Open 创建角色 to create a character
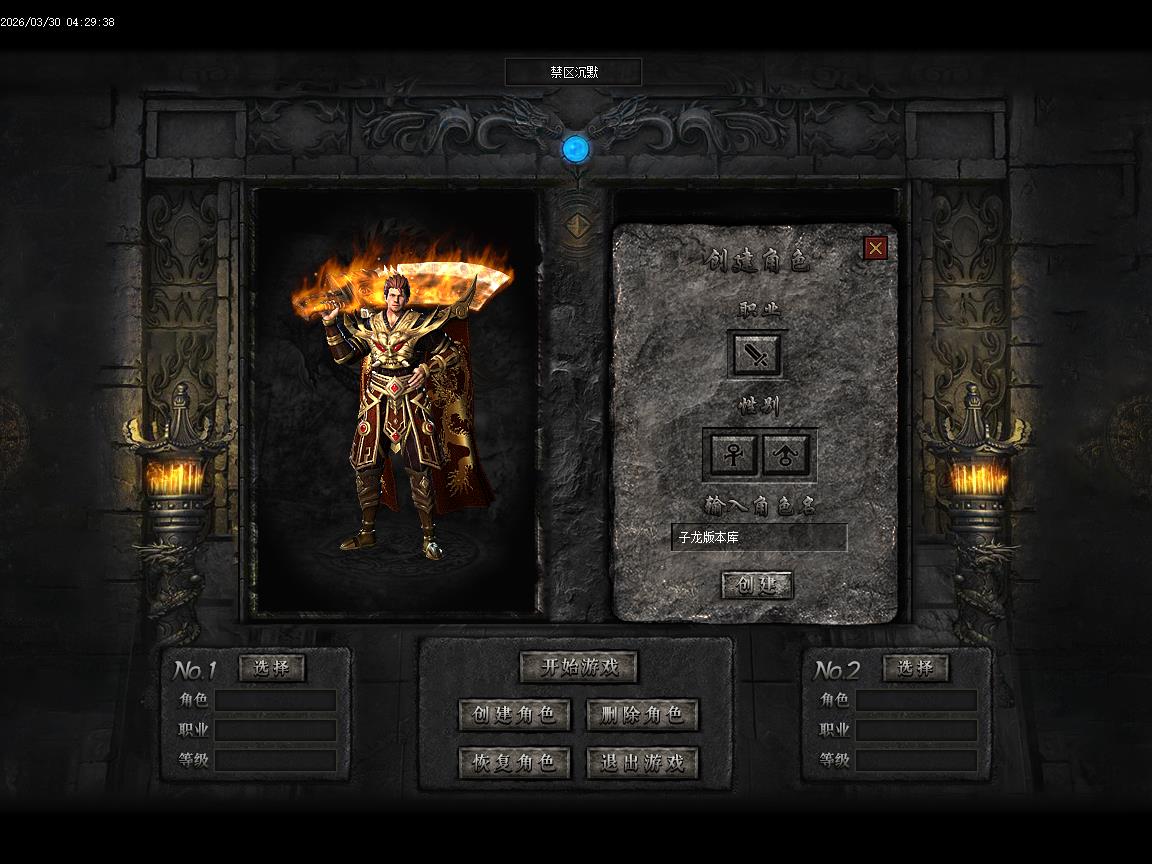This screenshot has width=1152, height=864. [514, 715]
